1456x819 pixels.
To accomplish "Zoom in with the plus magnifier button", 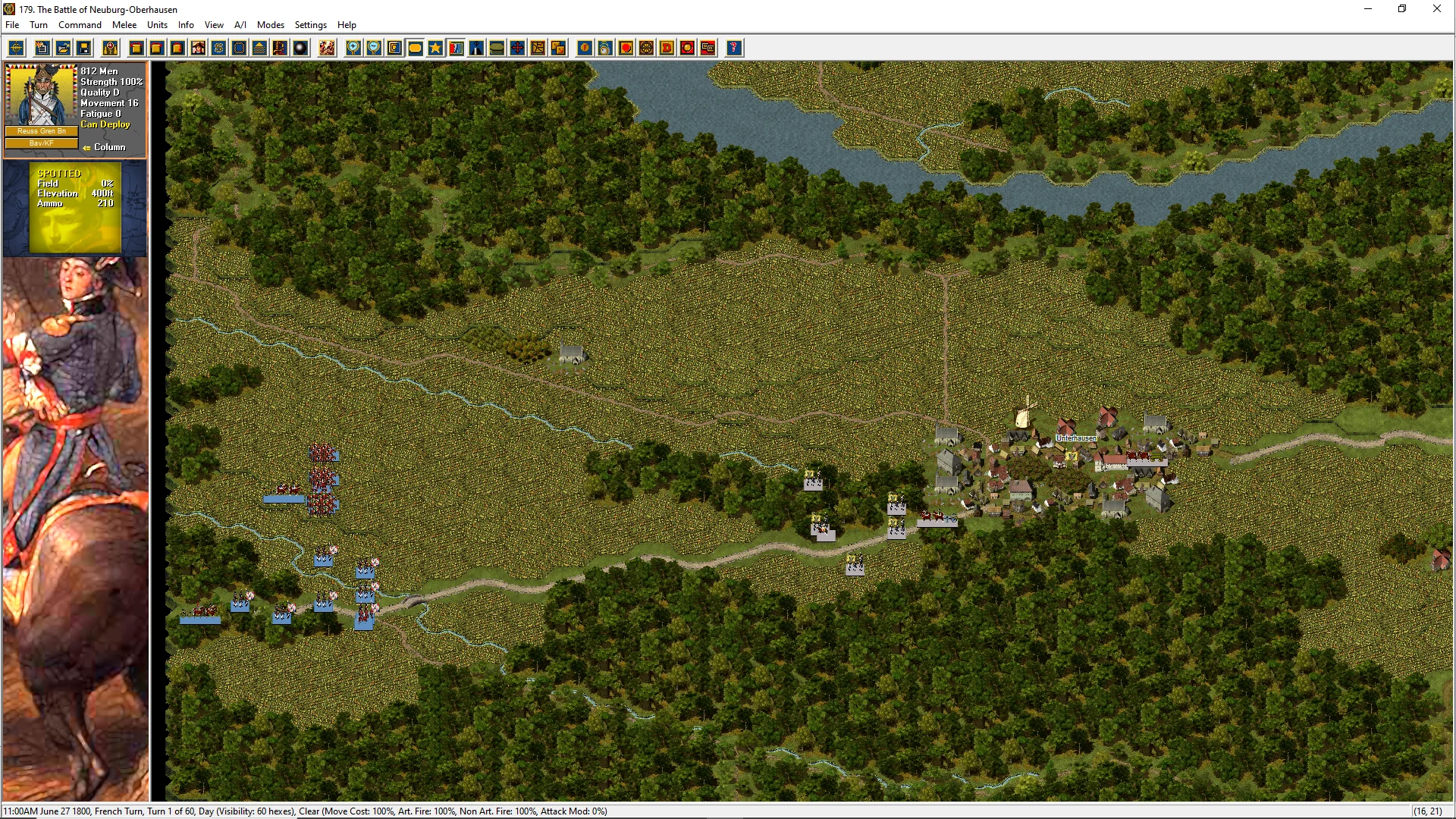I will pos(353,49).
